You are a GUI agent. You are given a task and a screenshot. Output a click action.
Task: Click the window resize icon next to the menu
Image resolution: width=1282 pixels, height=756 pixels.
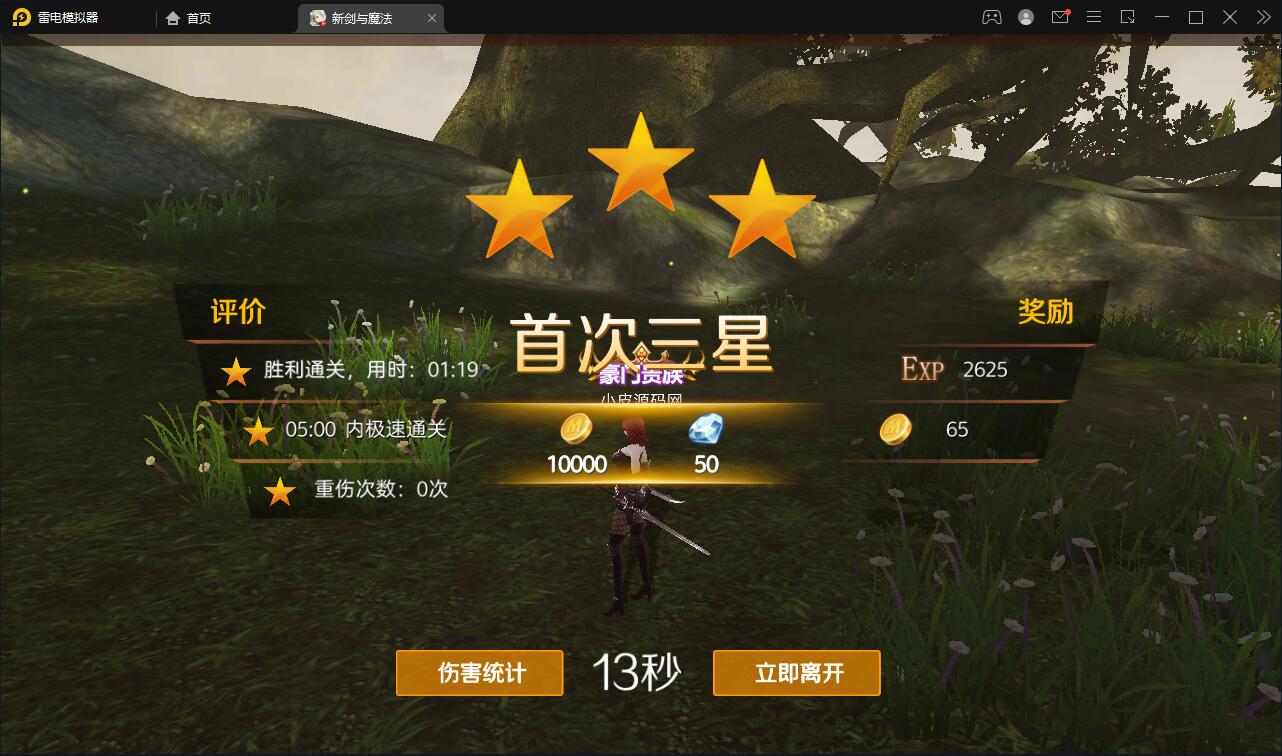click(1127, 17)
